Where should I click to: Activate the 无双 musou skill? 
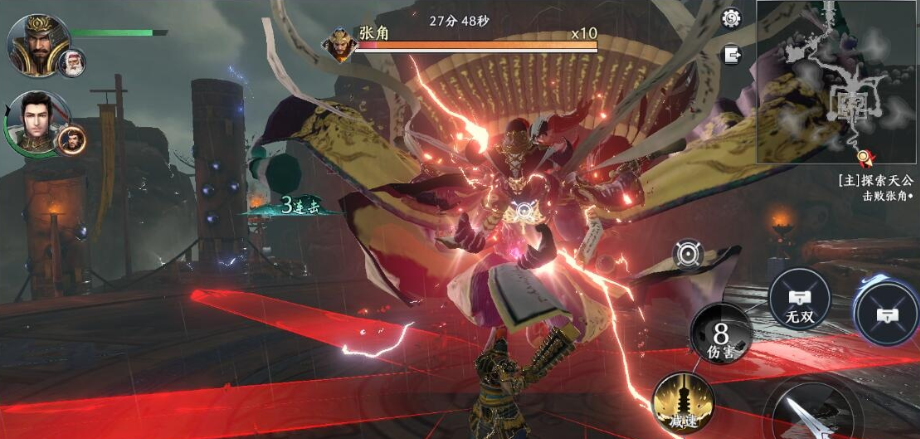point(799,299)
